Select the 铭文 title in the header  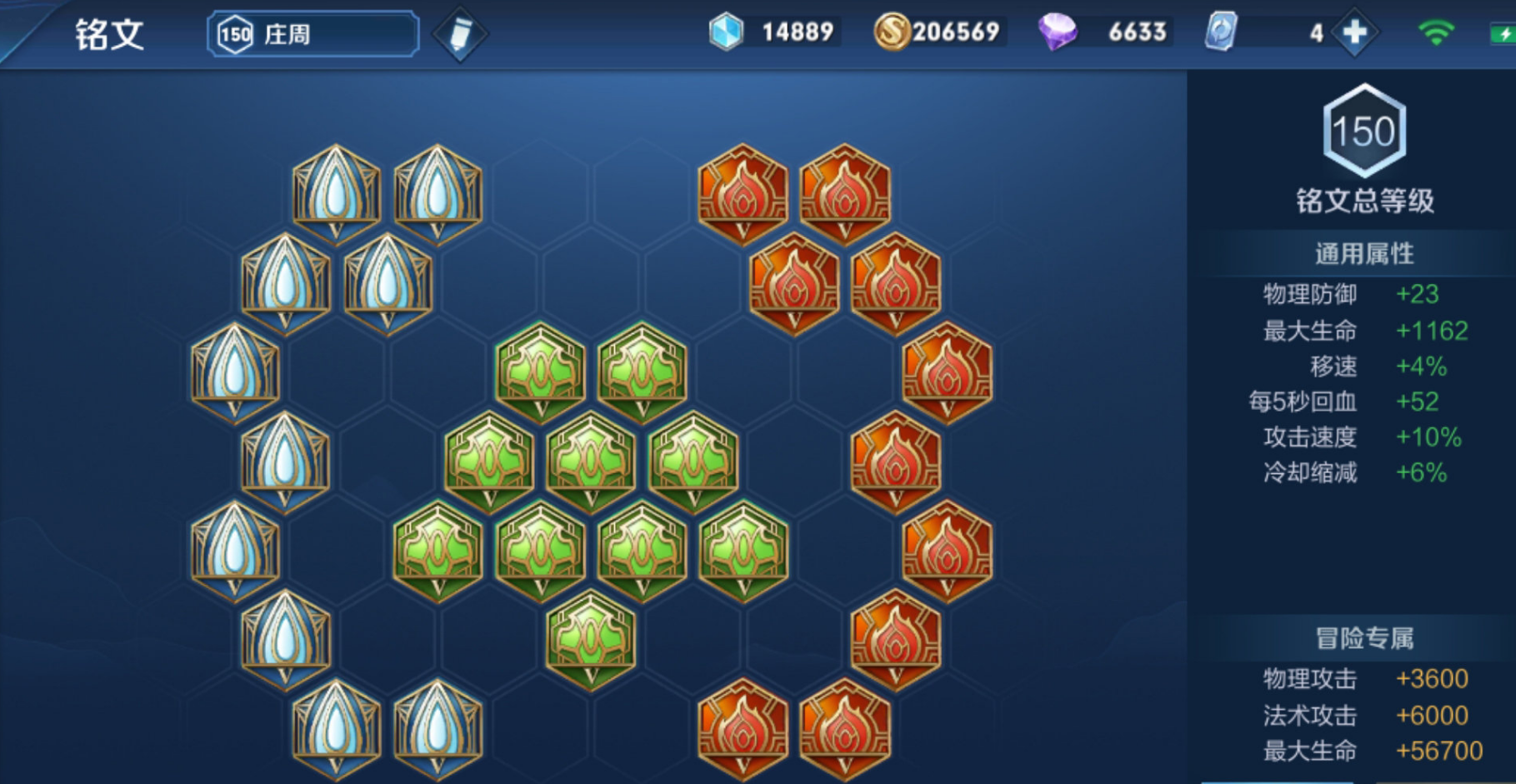[x=109, y=35]
